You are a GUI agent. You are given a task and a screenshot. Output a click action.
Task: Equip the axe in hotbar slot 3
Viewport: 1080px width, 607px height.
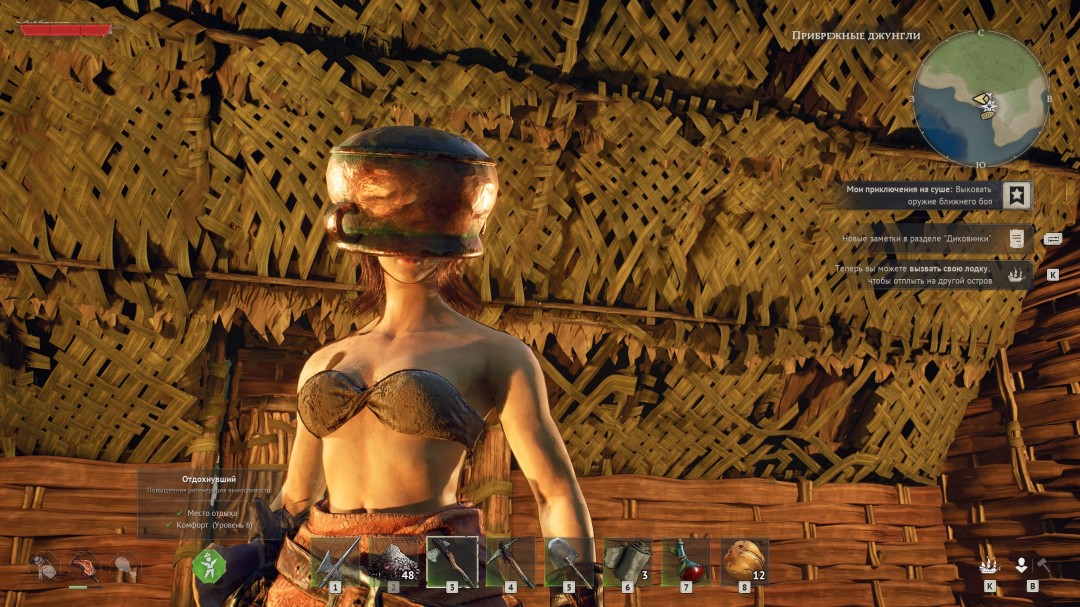pyautogui.click(x=452, y=562)
